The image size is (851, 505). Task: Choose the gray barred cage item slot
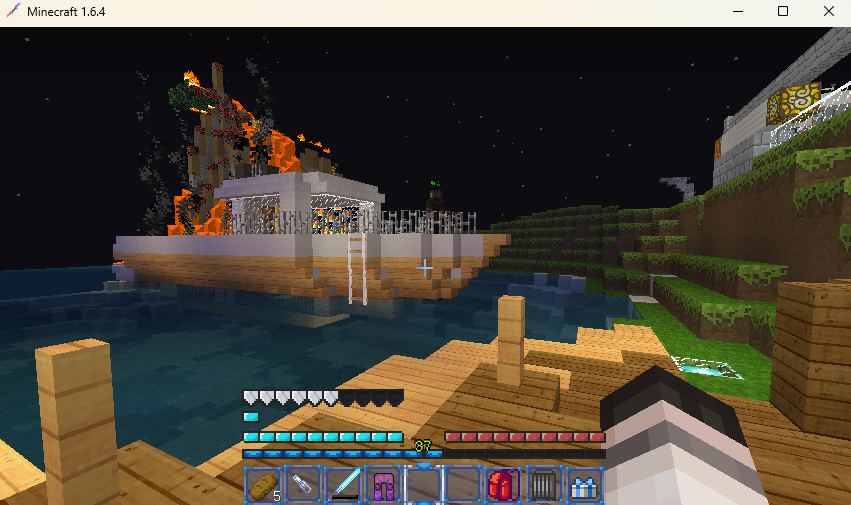pos(542,485)
